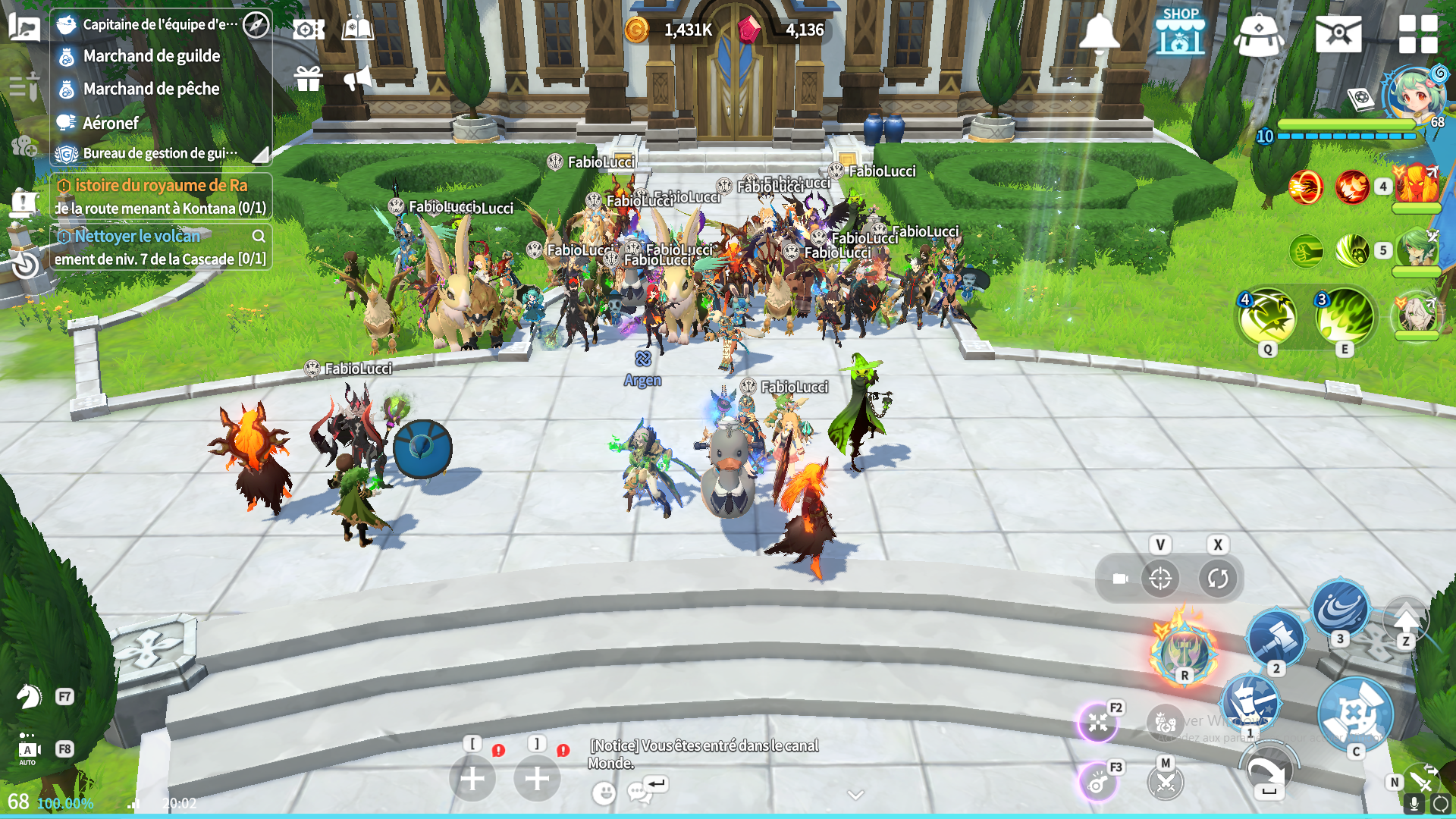Open the gift box rewards
This screenshot has width=1456, height=819.
coord(309,78)
